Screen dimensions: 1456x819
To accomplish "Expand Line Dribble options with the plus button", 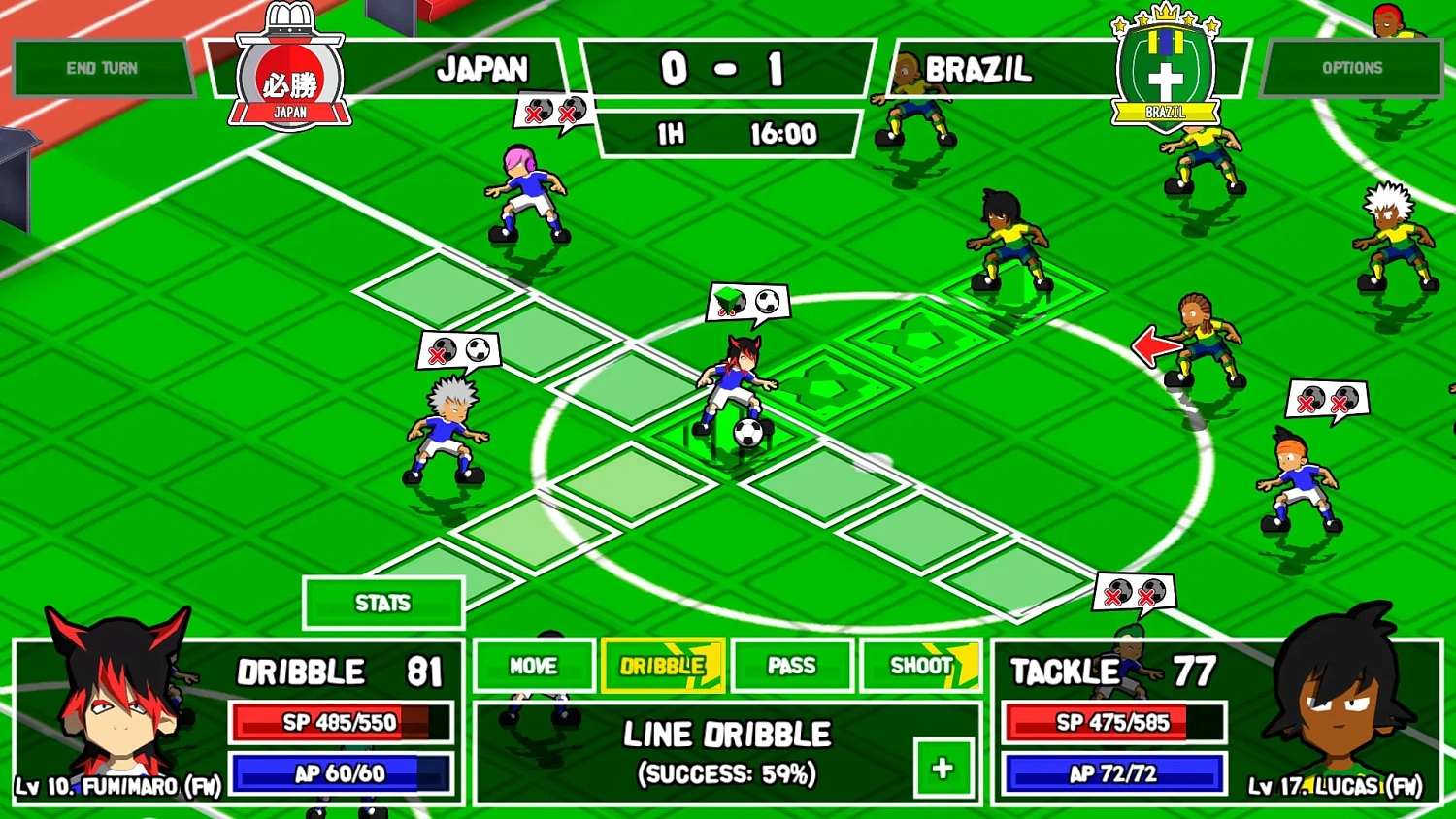I will point(941,766).
